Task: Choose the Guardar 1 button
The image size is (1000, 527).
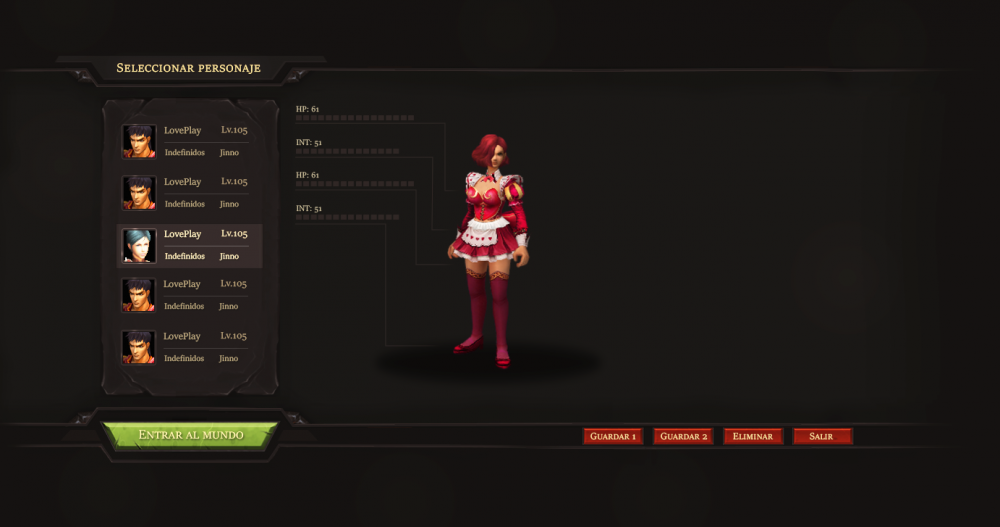Action: [613, 437]
